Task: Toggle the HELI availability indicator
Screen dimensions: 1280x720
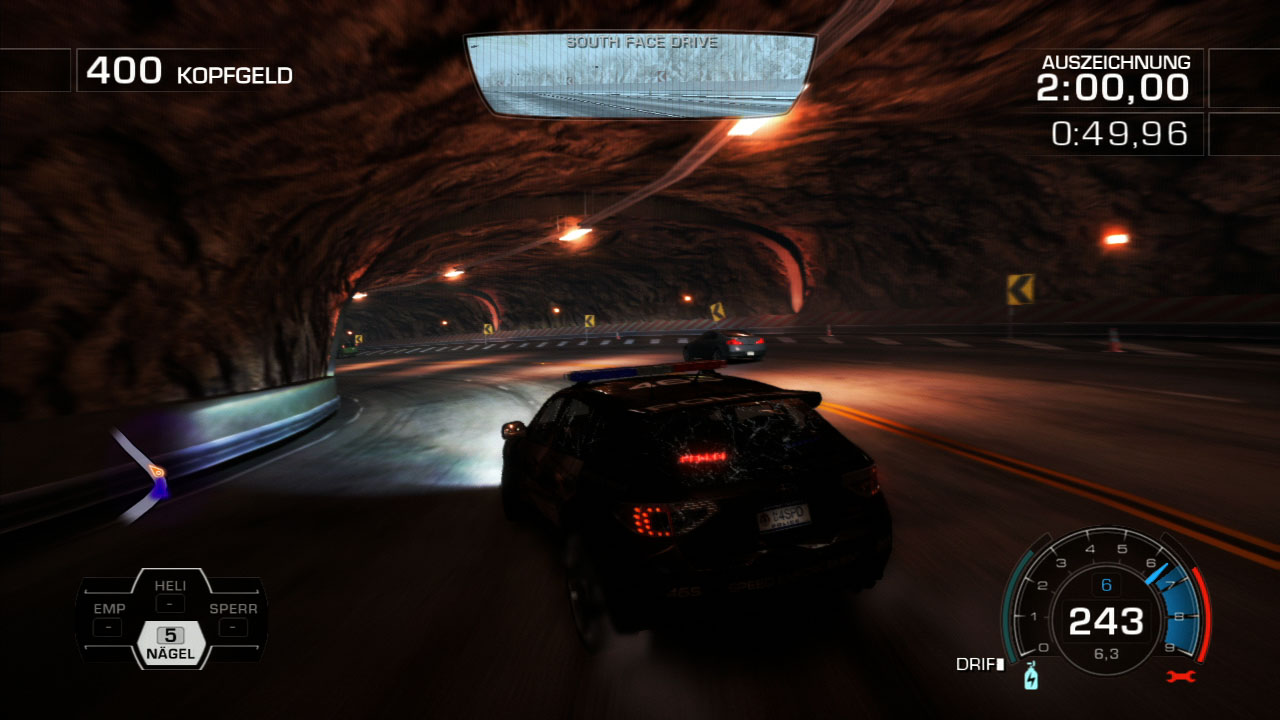Action: (x=170, y=603)
